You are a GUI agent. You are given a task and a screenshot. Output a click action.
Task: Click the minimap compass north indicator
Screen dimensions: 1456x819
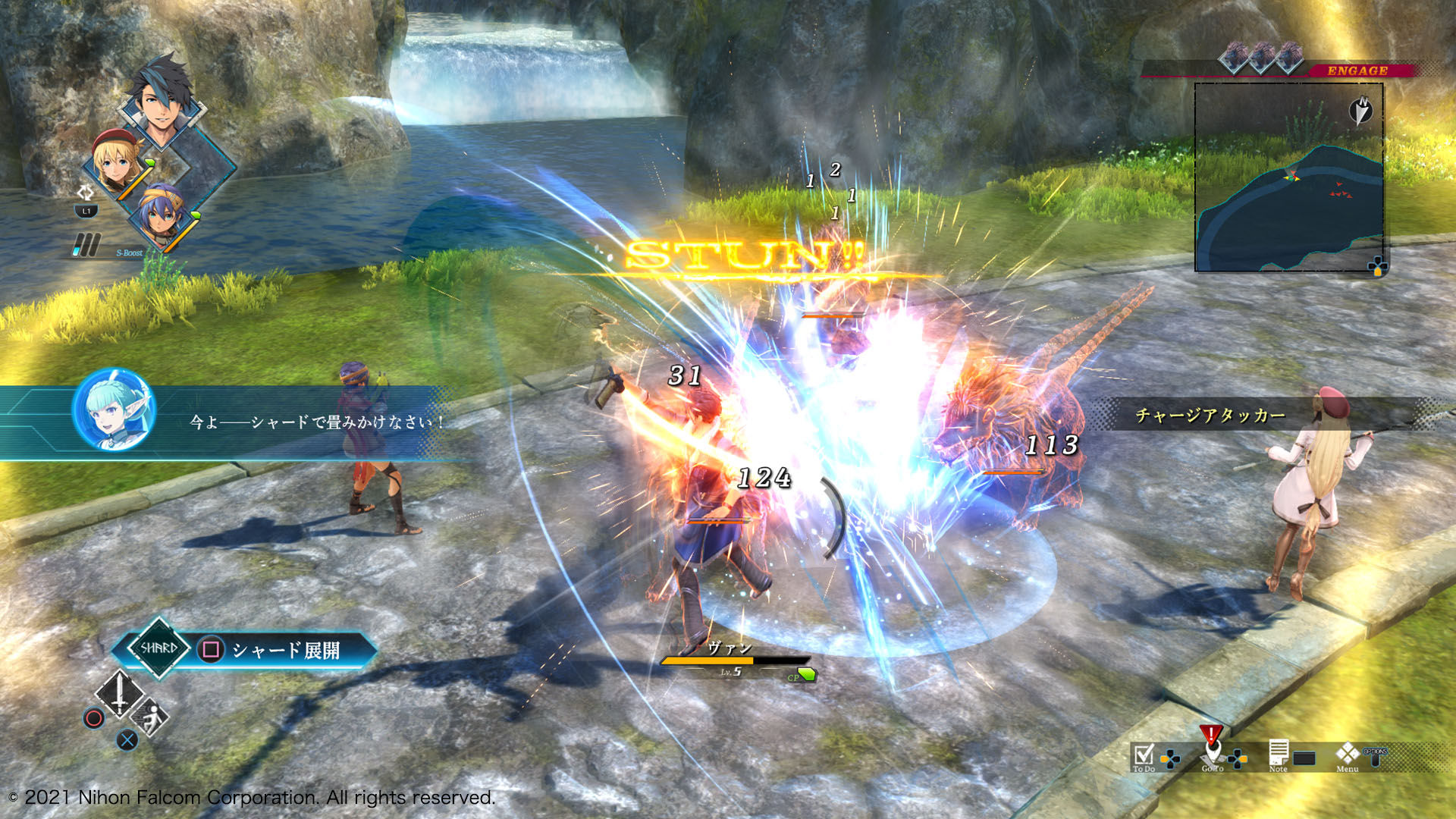pos(1361,111)
